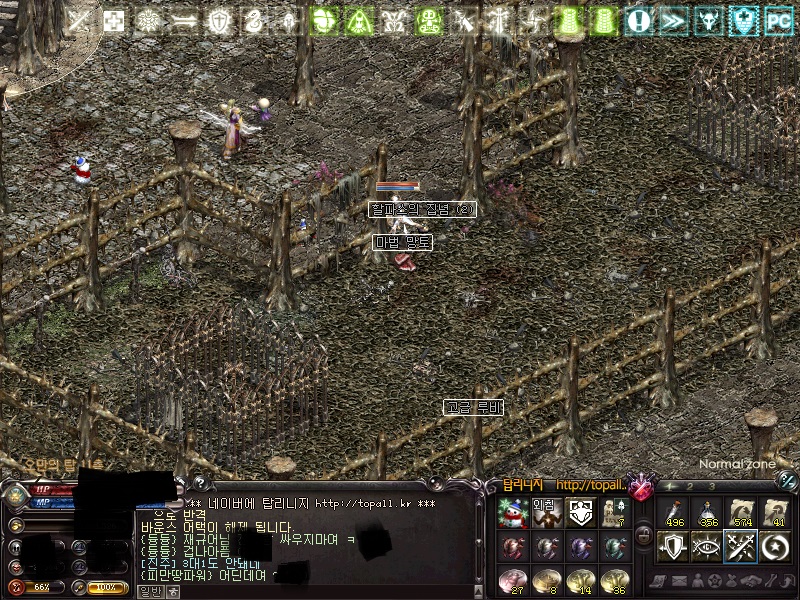Use the 외침 shout skill icon
Viewport: 800px width, 600px height.
point(546,513)
